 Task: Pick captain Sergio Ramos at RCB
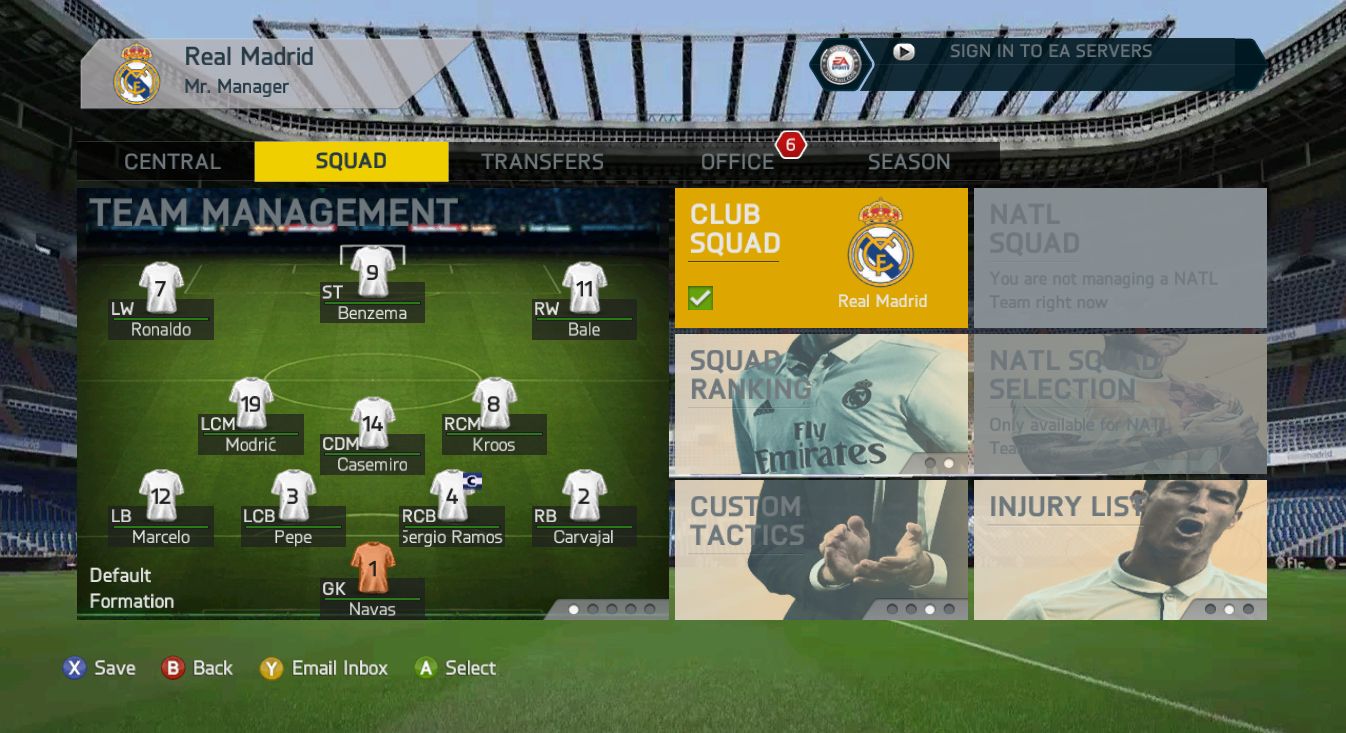pos(451,496)
